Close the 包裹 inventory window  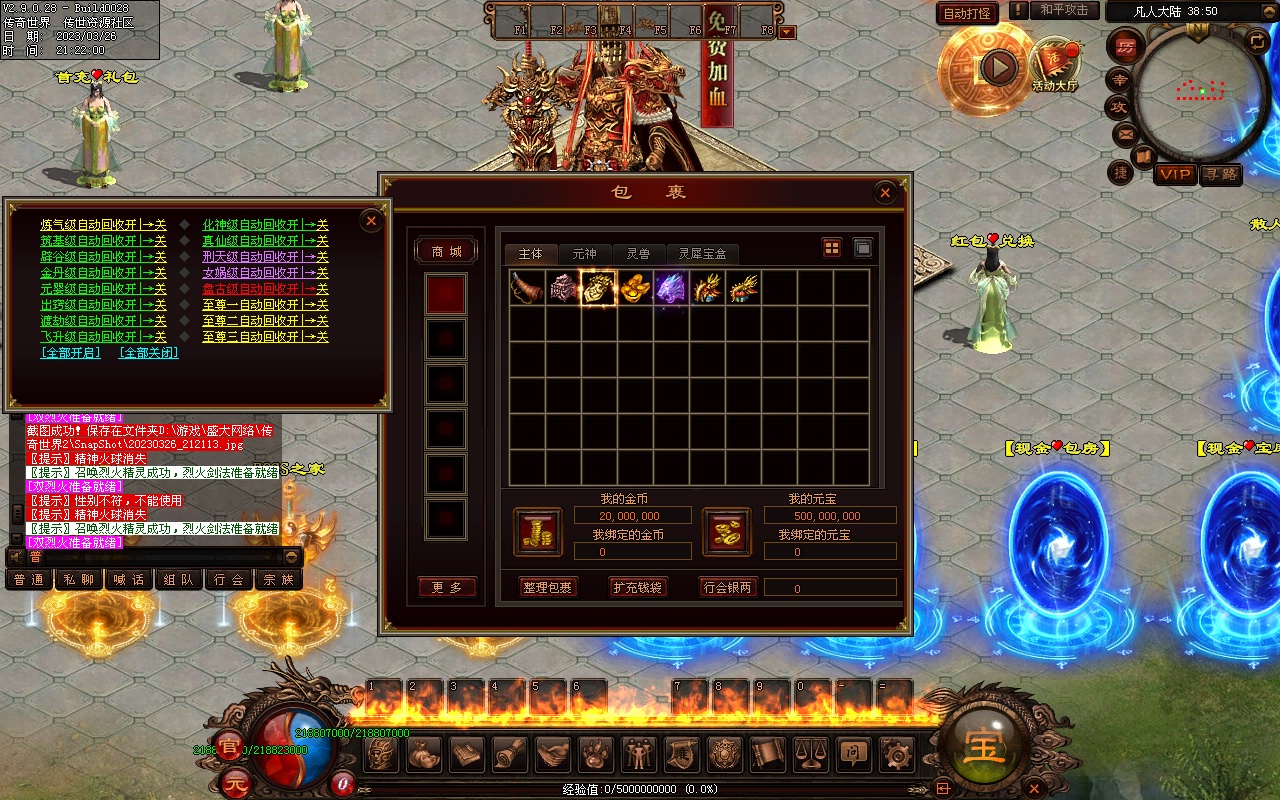click(884, 193)
